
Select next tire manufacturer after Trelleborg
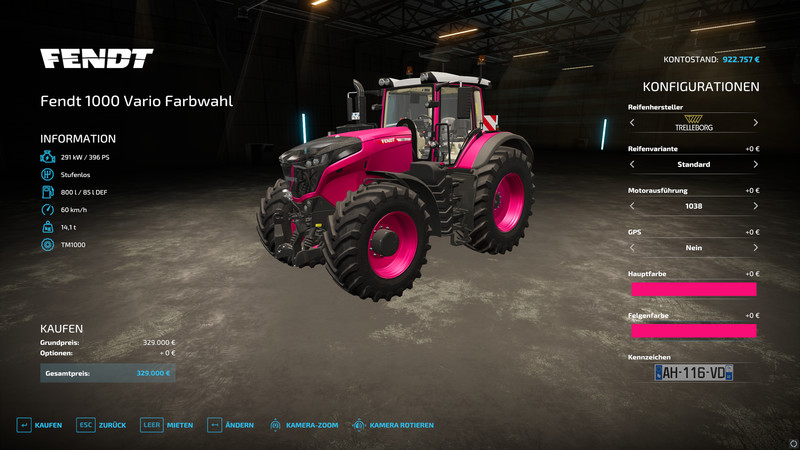[x=755, y=123]
